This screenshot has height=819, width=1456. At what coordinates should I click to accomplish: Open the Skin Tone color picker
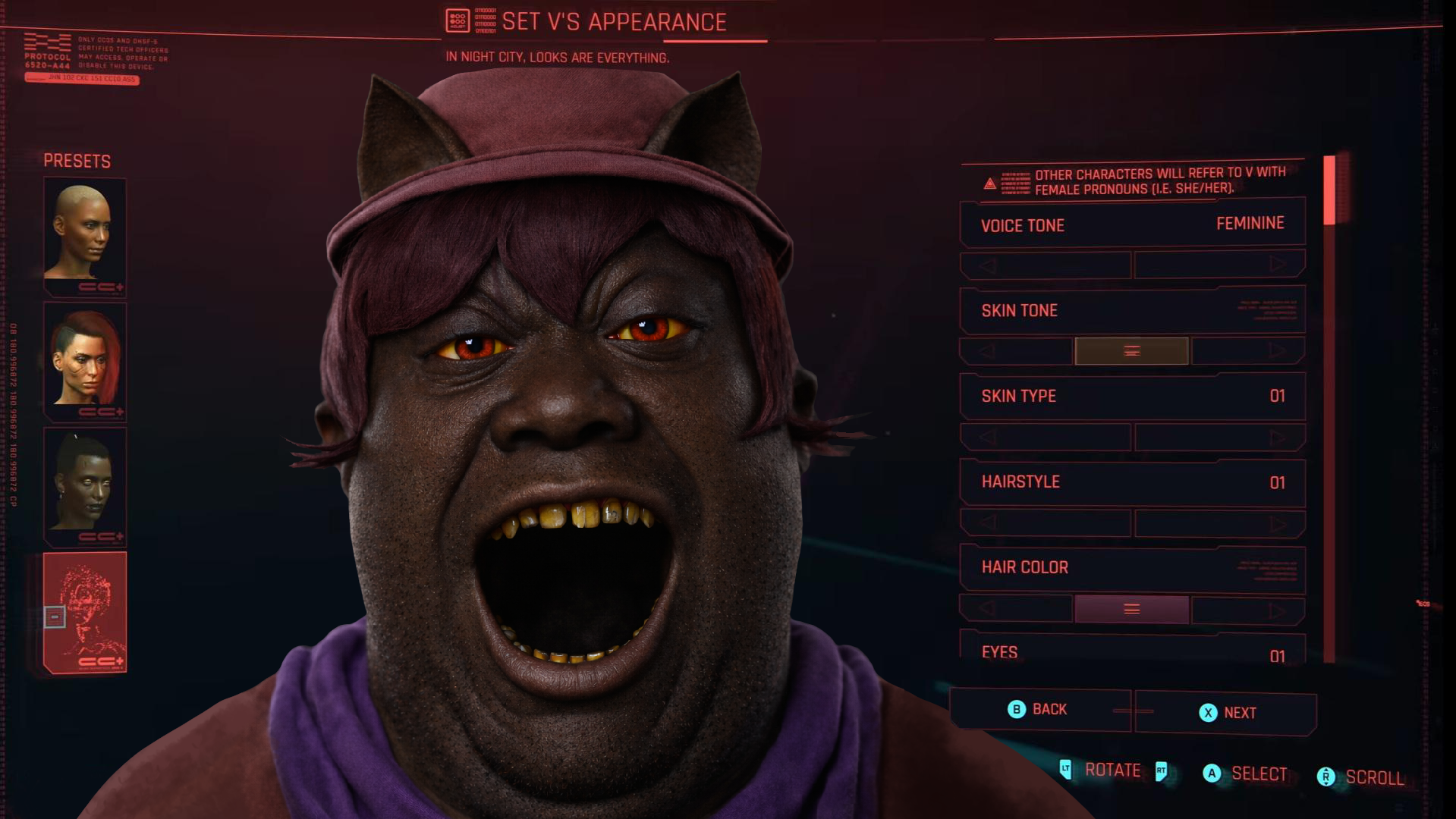[x=1131, y=351]
